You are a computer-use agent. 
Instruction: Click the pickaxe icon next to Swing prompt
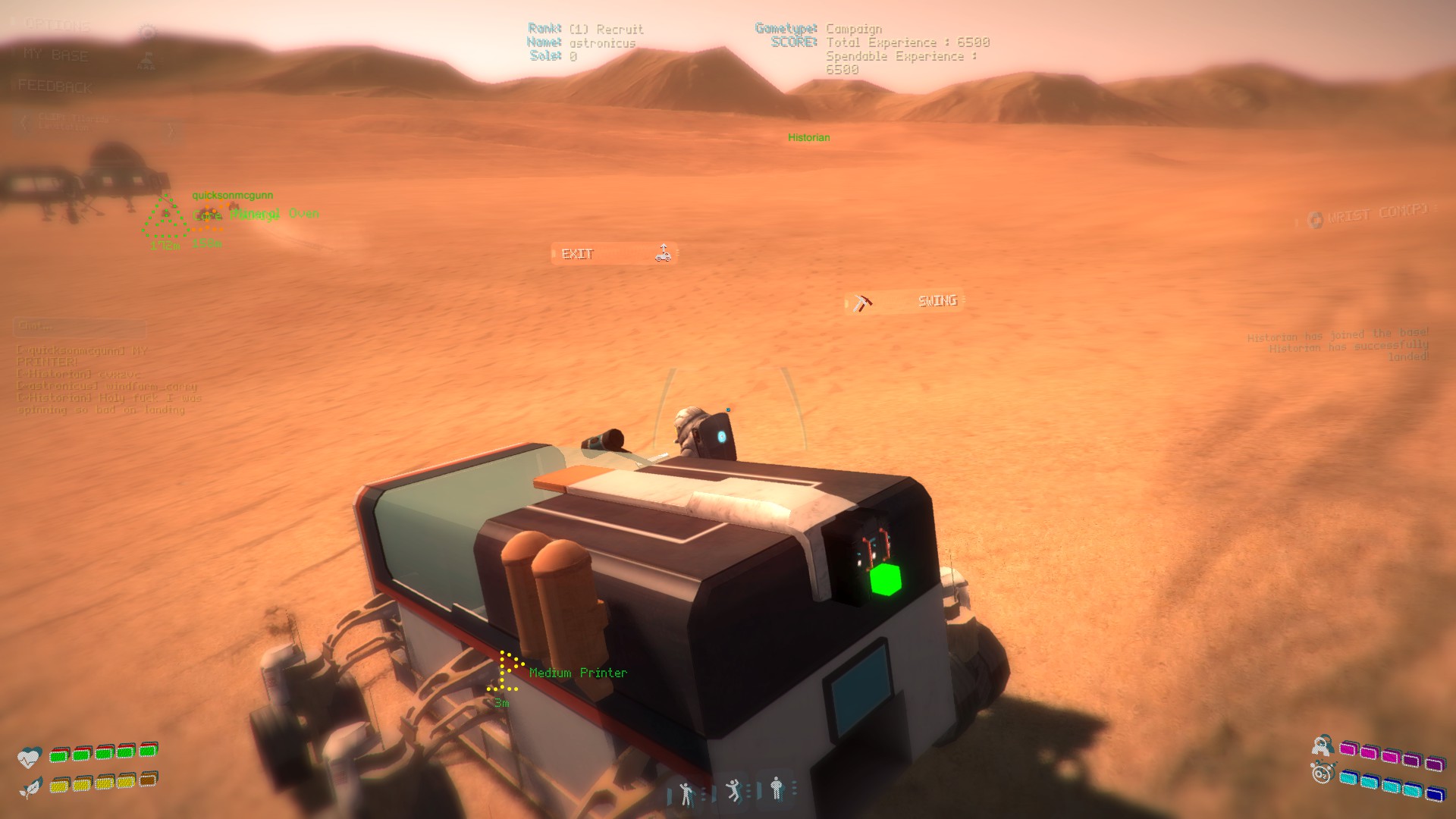[x=860, y=302]
